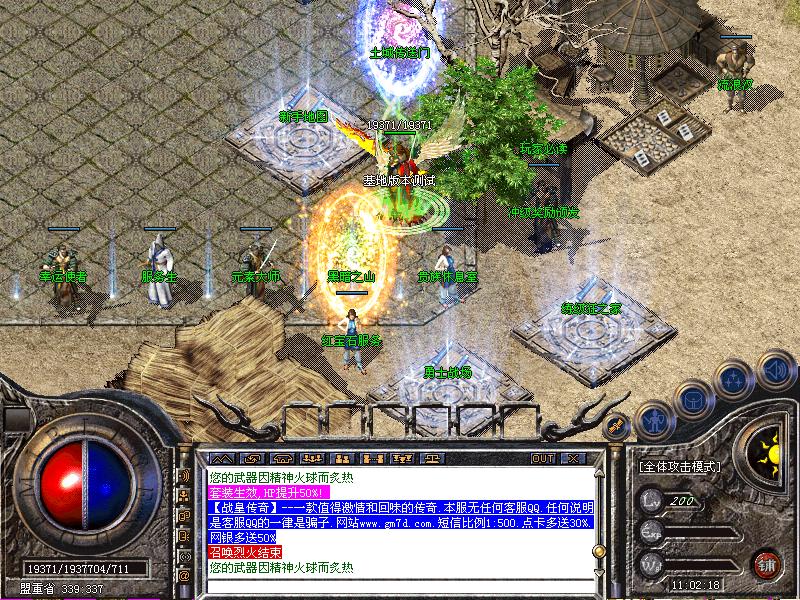The image size is (800, 600).
Task: Open the red 铺 shop button
Action: [x=767, y=563]
